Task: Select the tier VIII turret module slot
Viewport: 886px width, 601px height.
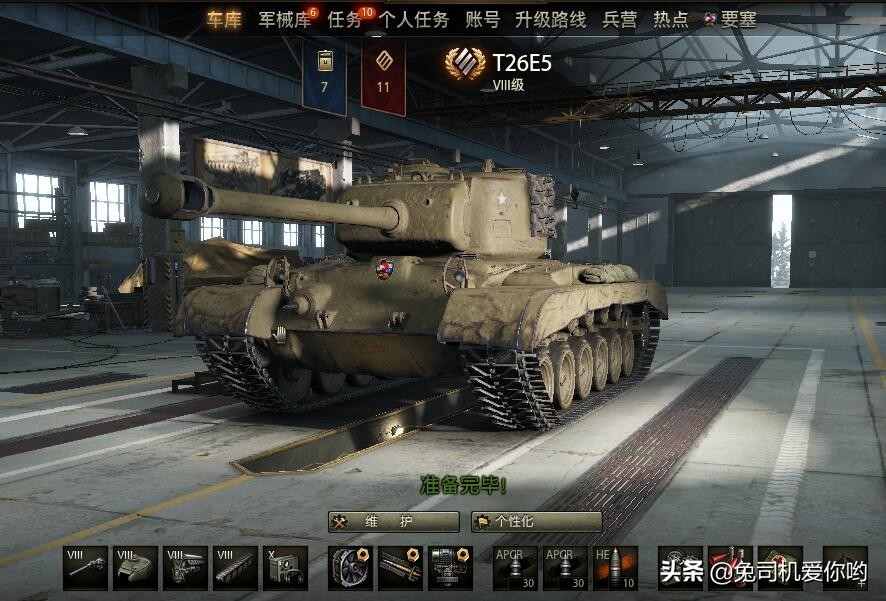Action: tap(135, 568)
